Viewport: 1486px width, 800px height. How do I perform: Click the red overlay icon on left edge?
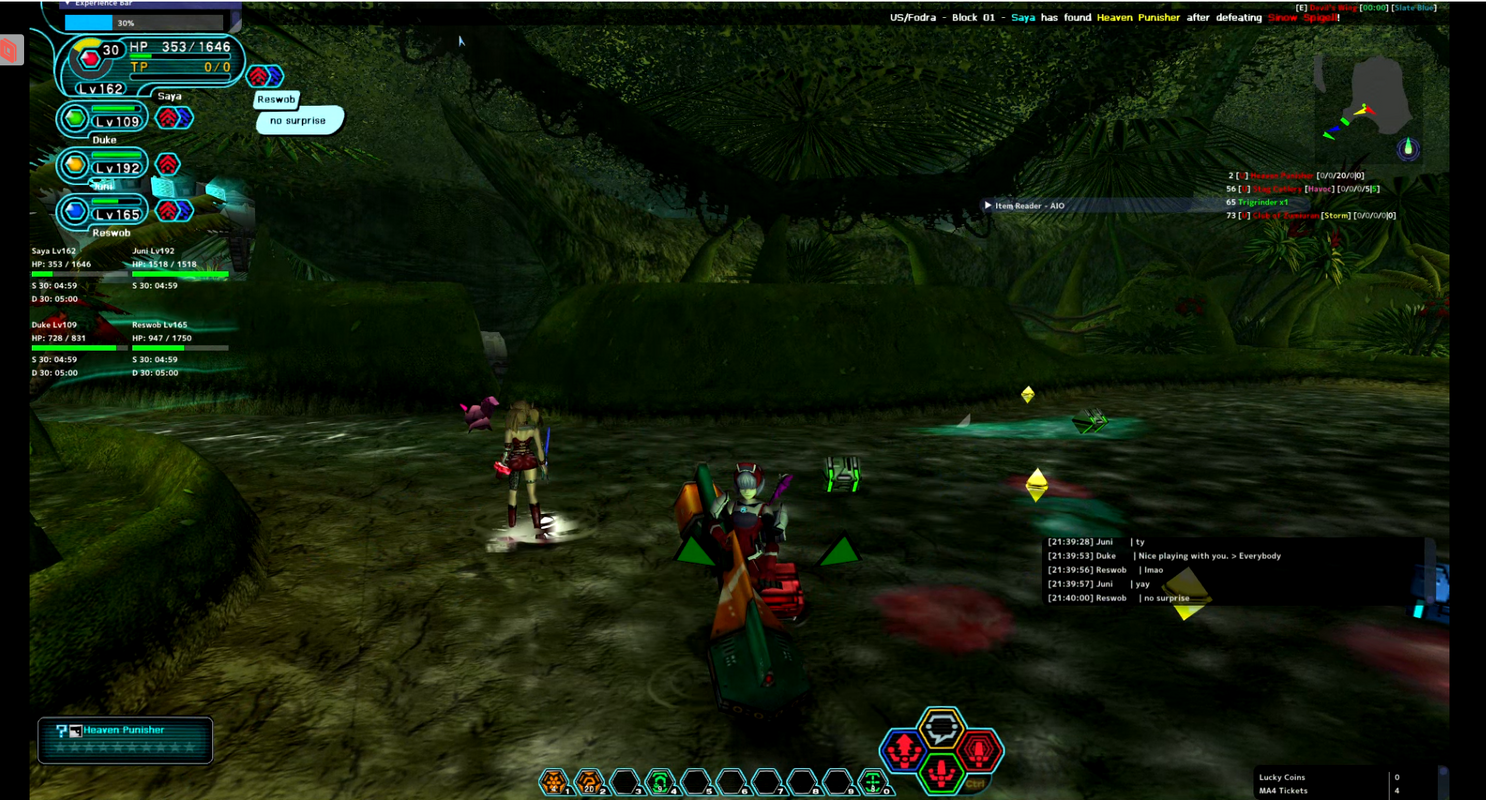[11, 50]
